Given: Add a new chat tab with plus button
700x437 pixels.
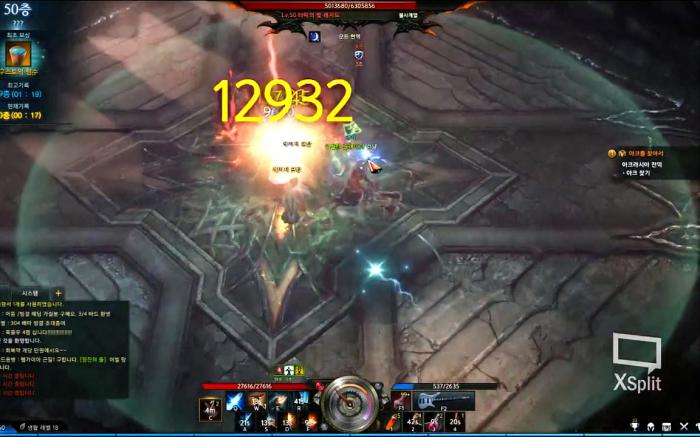Looking at the screenshot, I should (x=59, y=293).
